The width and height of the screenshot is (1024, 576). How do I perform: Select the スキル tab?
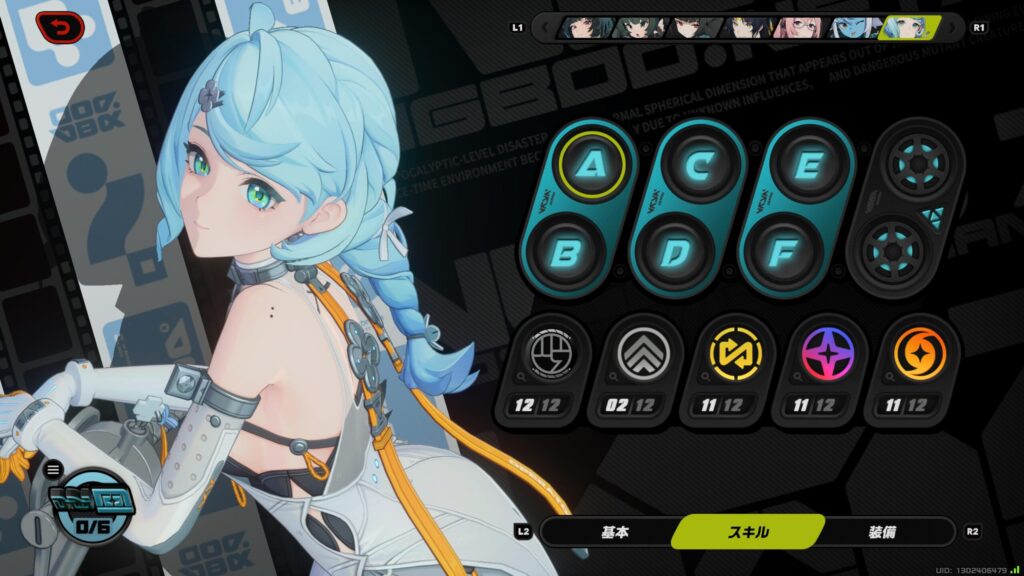748,532
